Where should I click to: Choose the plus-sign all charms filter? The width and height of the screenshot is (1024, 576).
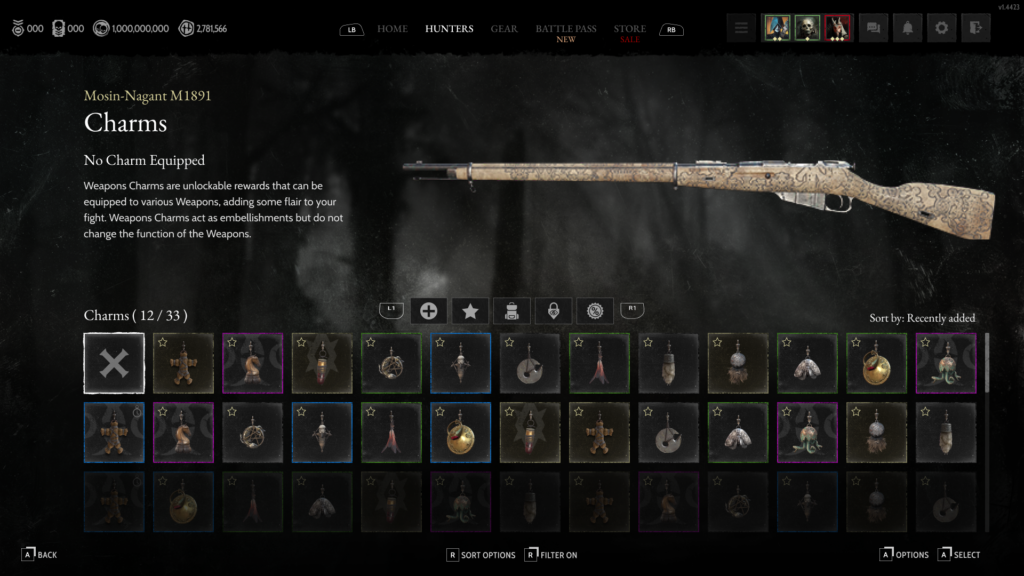coord(428,311)
